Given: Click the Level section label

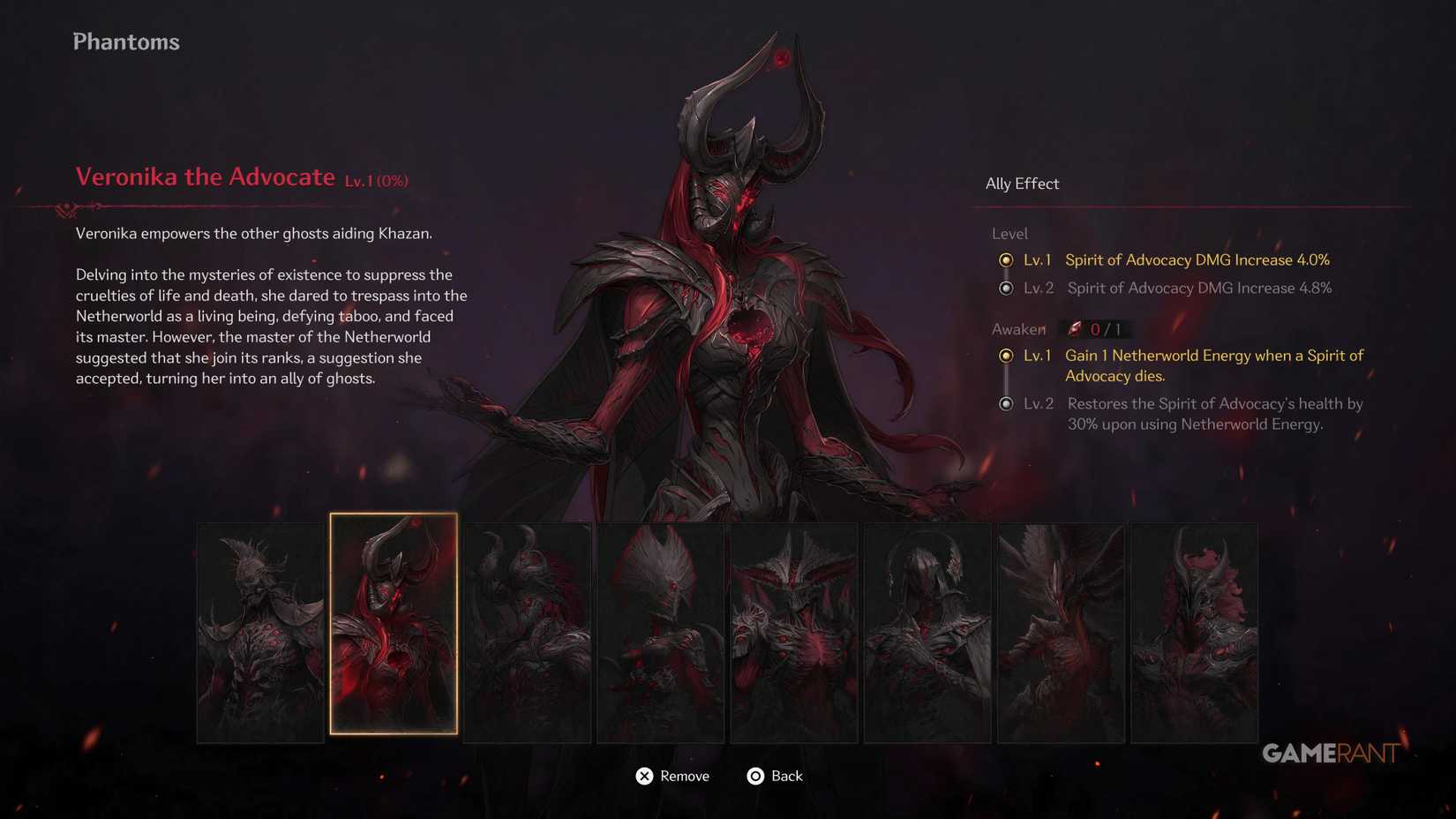Looking at the screenshot, I should click(1009, 234).
